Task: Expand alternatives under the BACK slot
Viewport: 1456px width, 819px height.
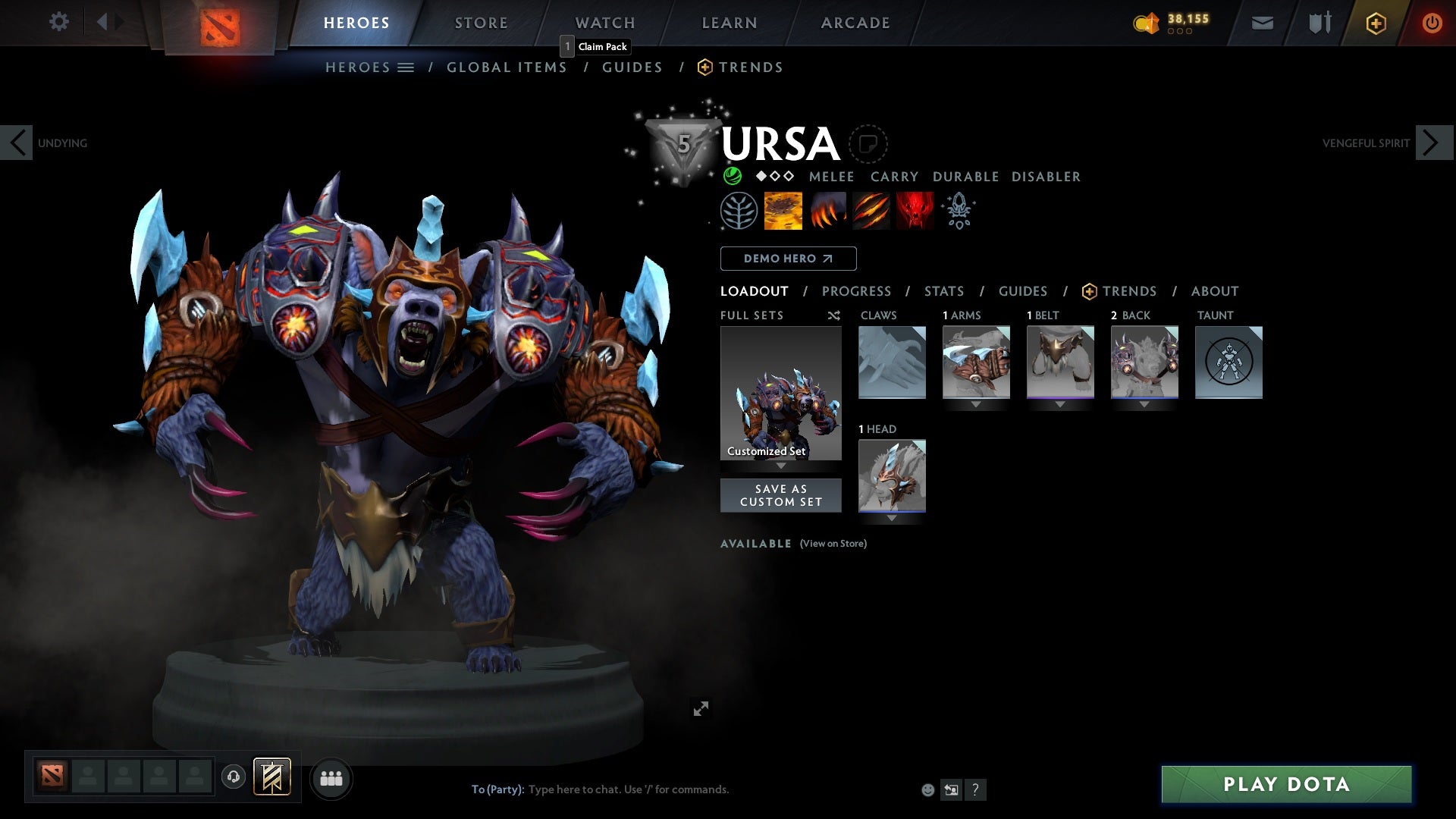Action: point(1144,404)
